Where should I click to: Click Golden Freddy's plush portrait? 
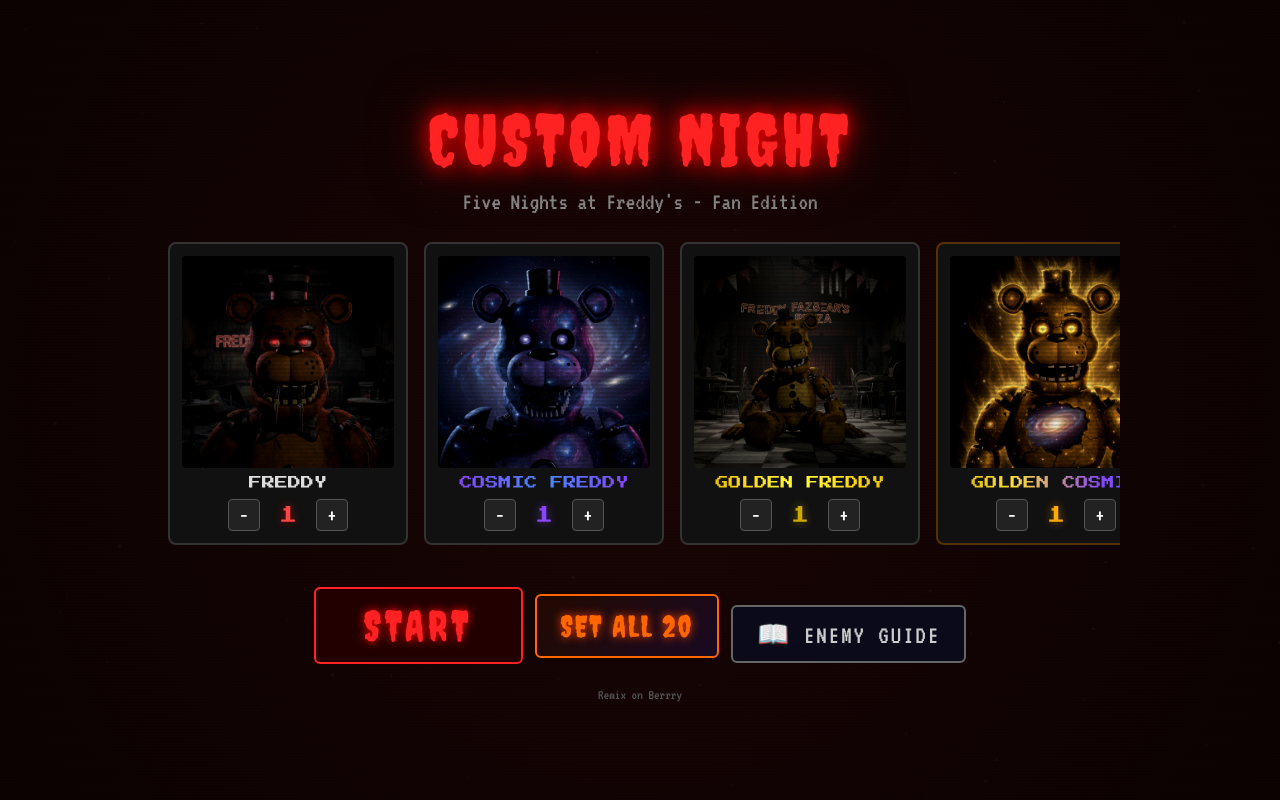pos(800,361)
